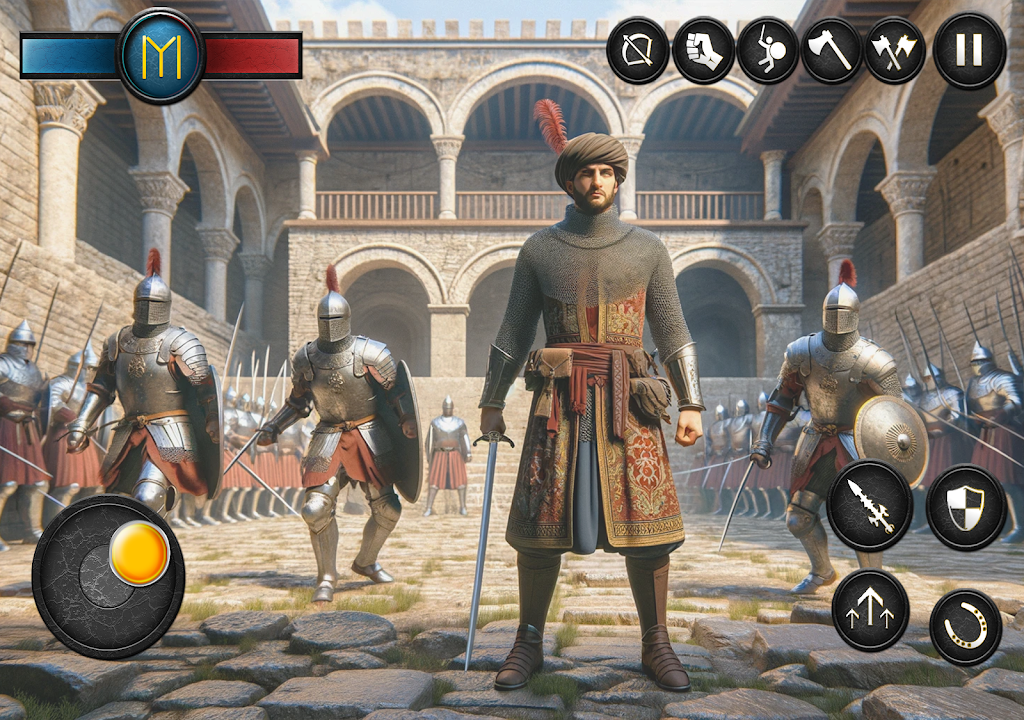
Task: Tap the triple up-arrows button
Action: coord(869,610)
